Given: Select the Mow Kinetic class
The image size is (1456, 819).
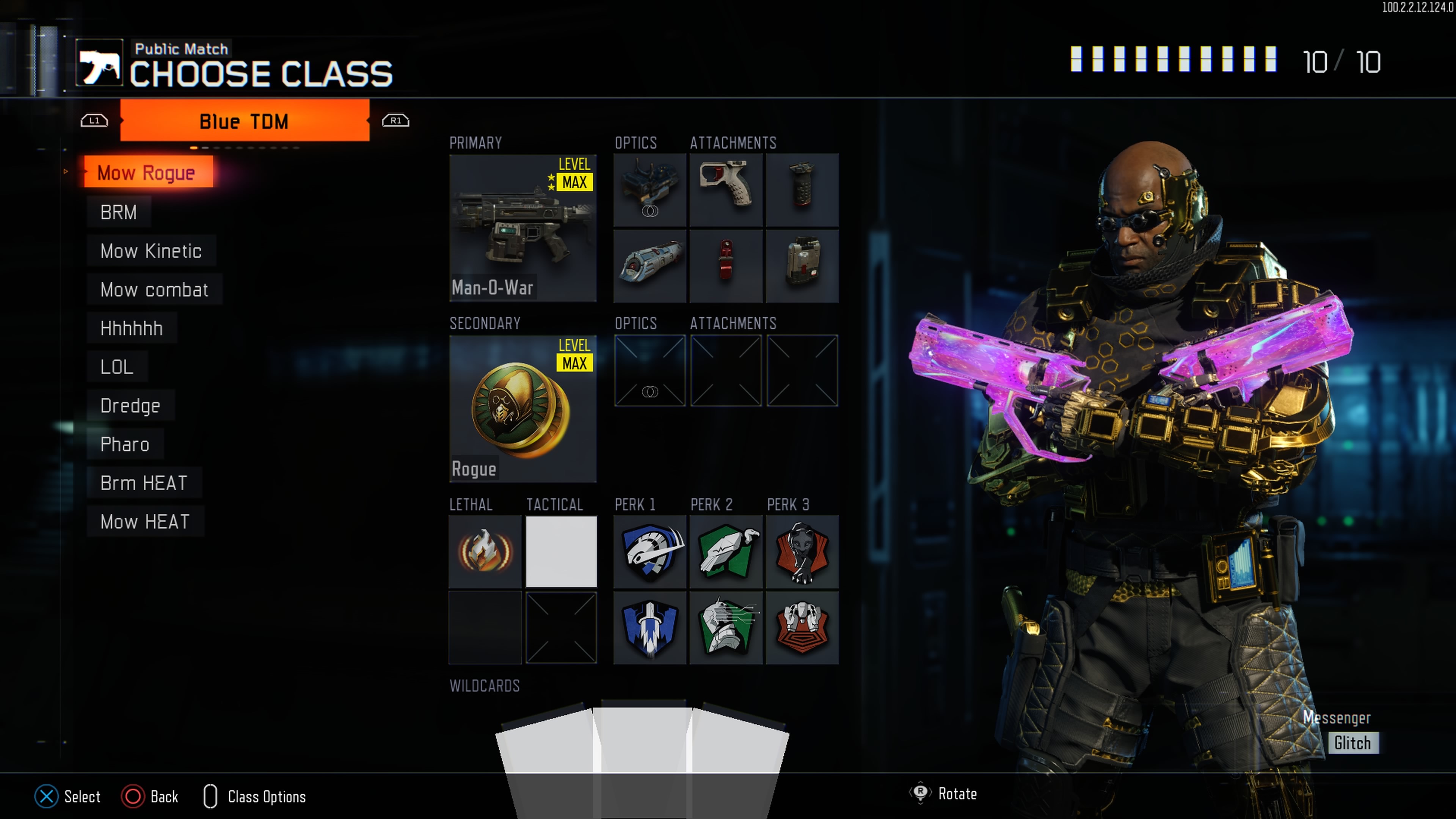Looking at the screenshot, I should point(151,251).
